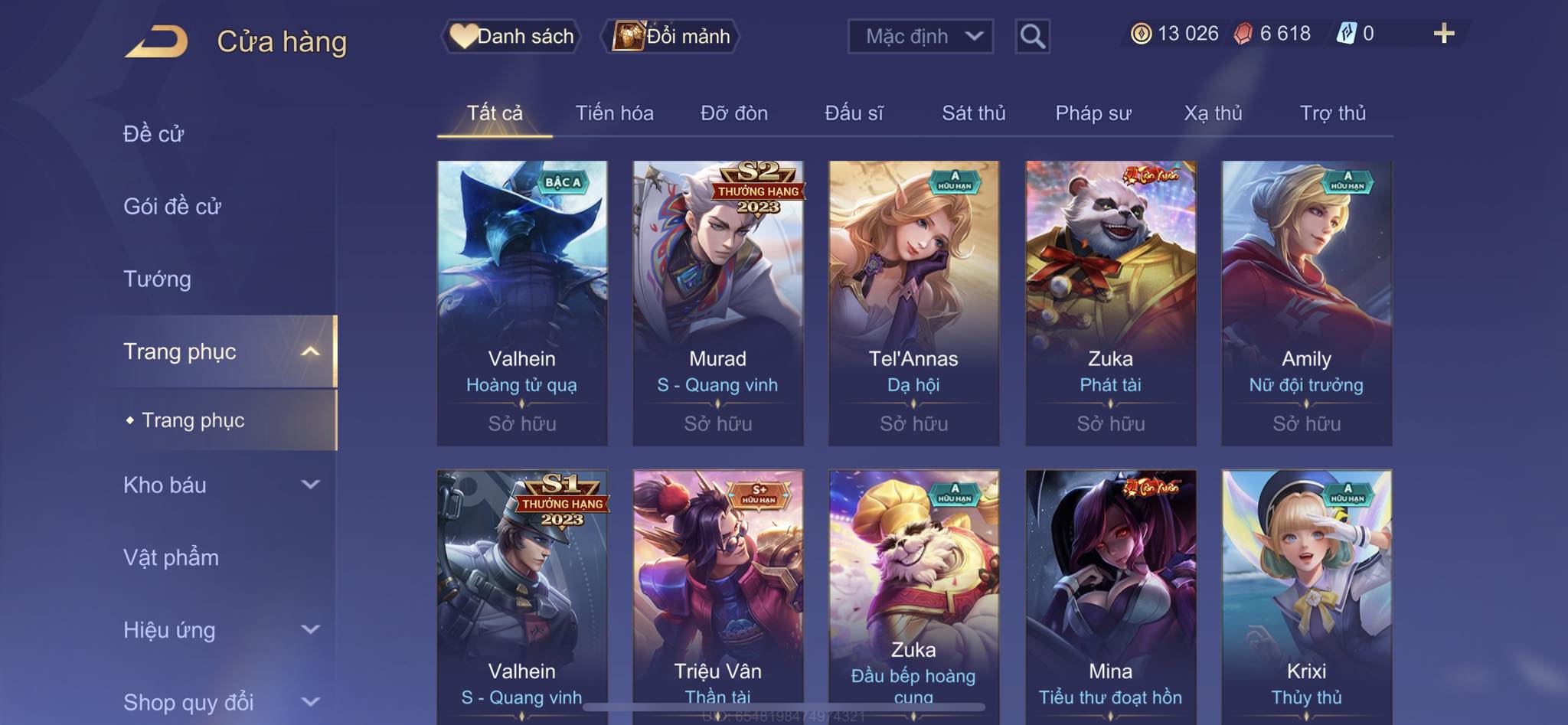Switch to the Tiến hóa tab
The image size is (1568, 725).
point(614,113)
